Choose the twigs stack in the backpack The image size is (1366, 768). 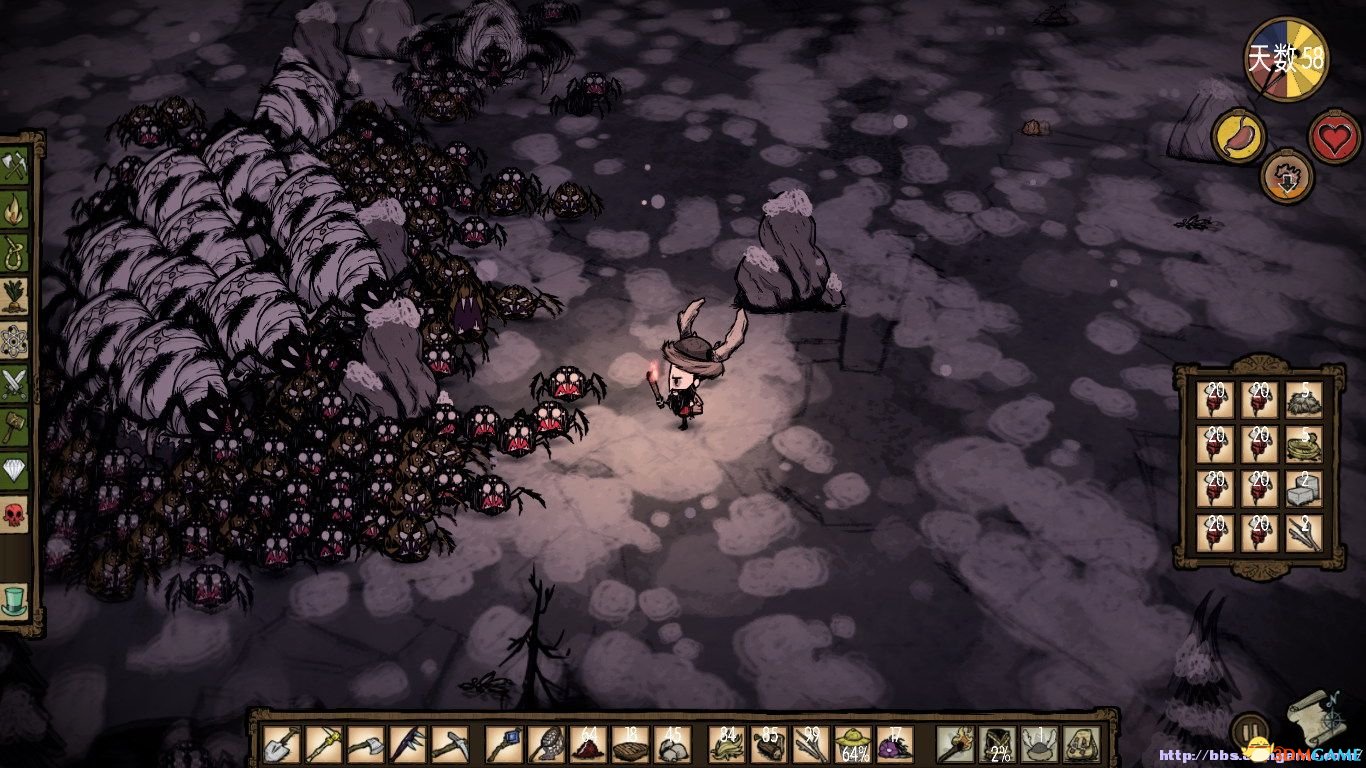pos(1303,533)
